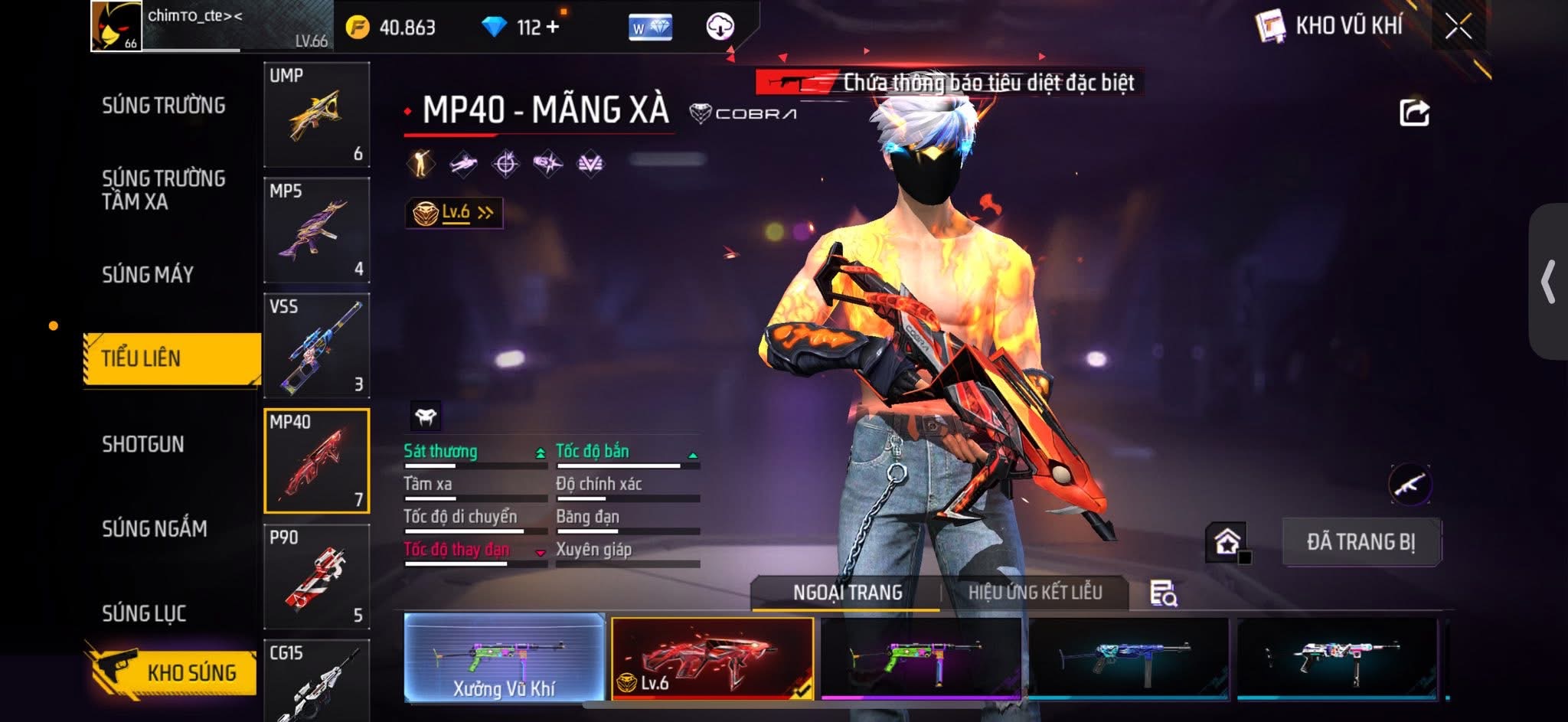1568x722 pixels.
Task: Select the Súng Trường category
Action: pyautogui.click(x=164, y=106)
